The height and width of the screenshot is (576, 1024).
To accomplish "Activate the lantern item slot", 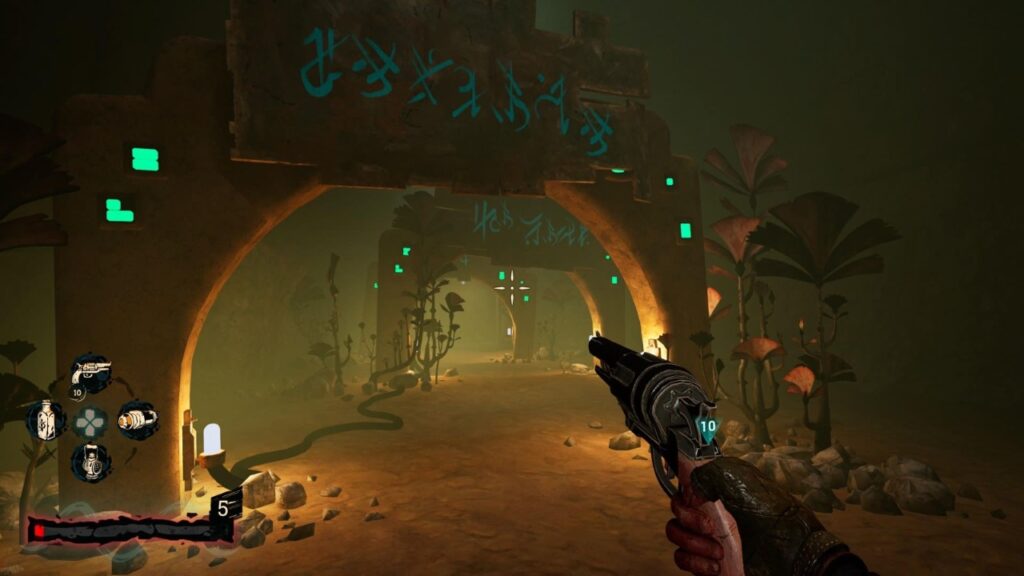I will [x=91, y=461].
